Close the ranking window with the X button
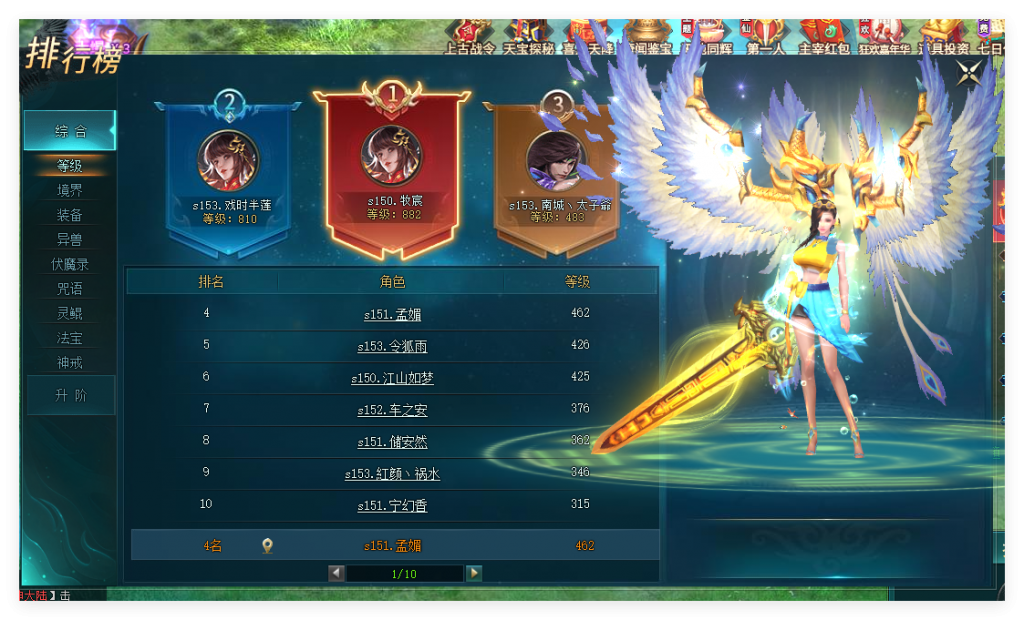The width and height of the screenshot is (1024, 620). tap(968, 73)
